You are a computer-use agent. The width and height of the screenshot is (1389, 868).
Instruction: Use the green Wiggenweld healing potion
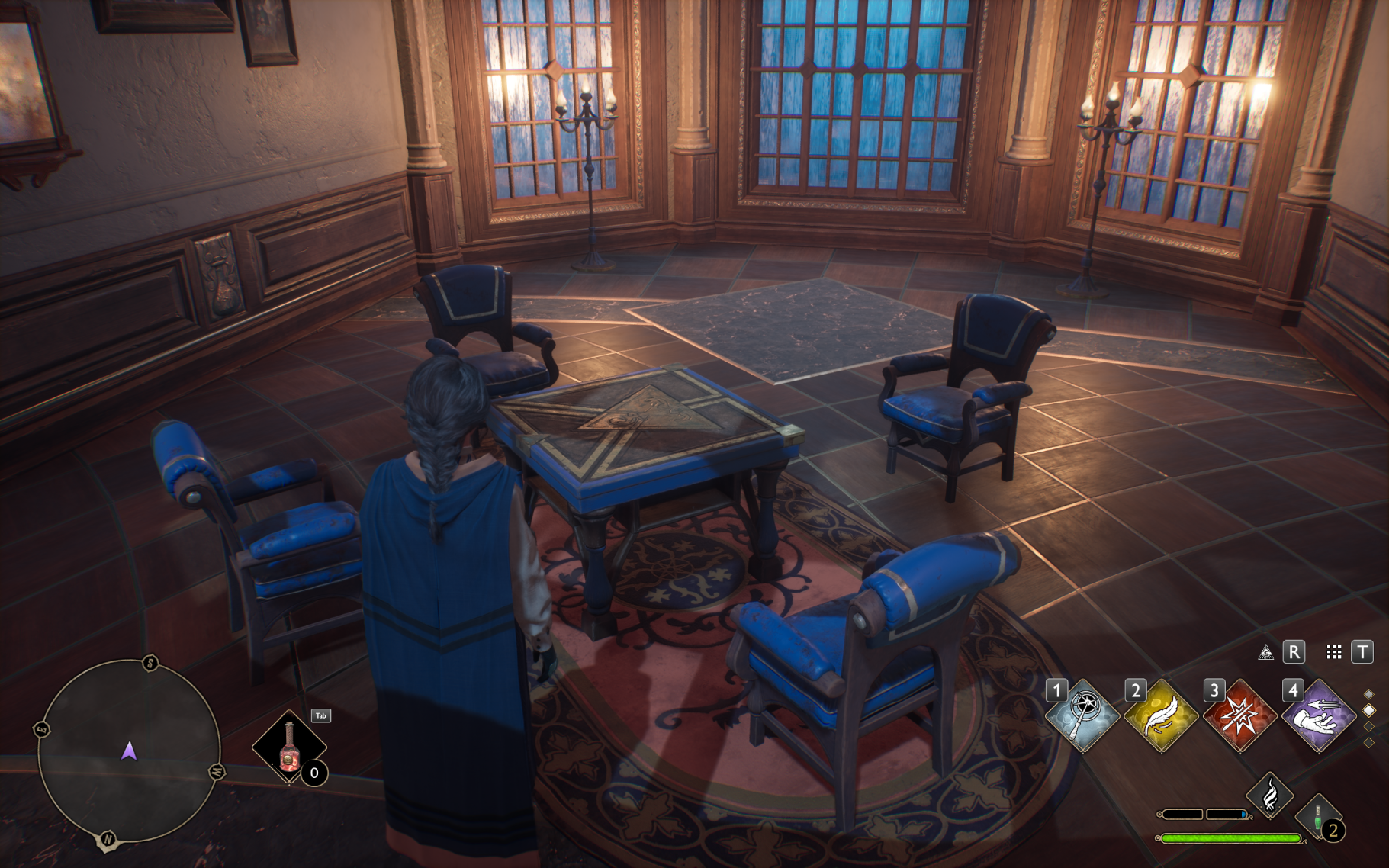(1319, 816)
